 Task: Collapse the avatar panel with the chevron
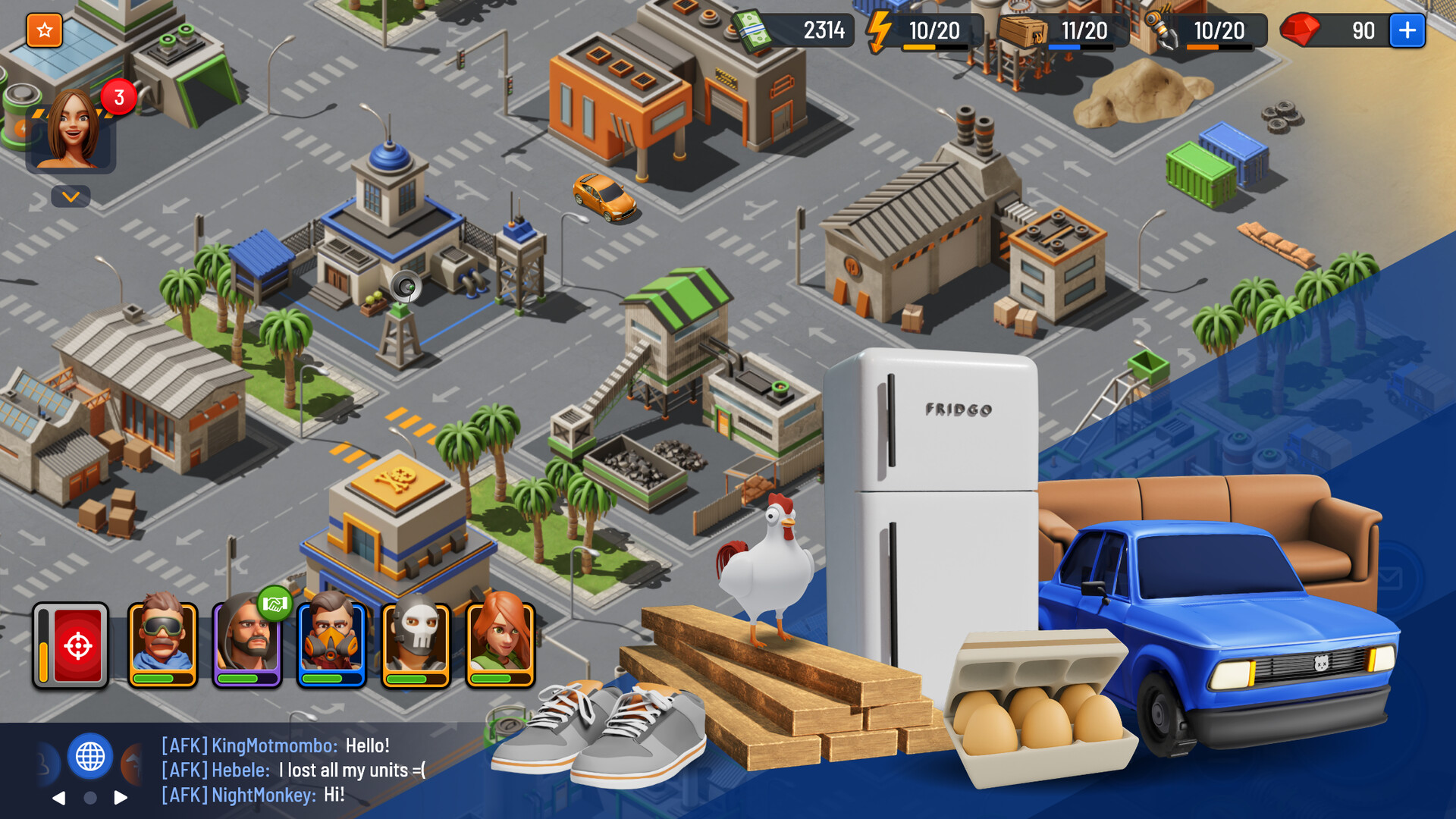click(x=71, y=197)
